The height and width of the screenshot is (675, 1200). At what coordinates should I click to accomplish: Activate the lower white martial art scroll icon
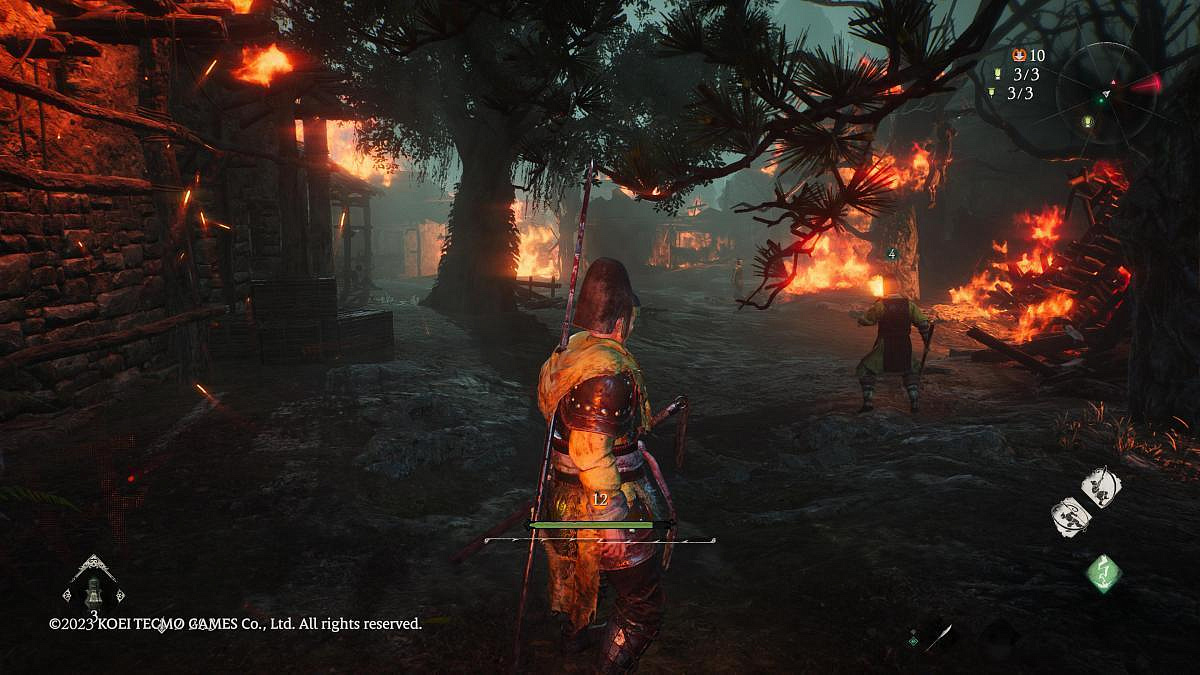1070,516
